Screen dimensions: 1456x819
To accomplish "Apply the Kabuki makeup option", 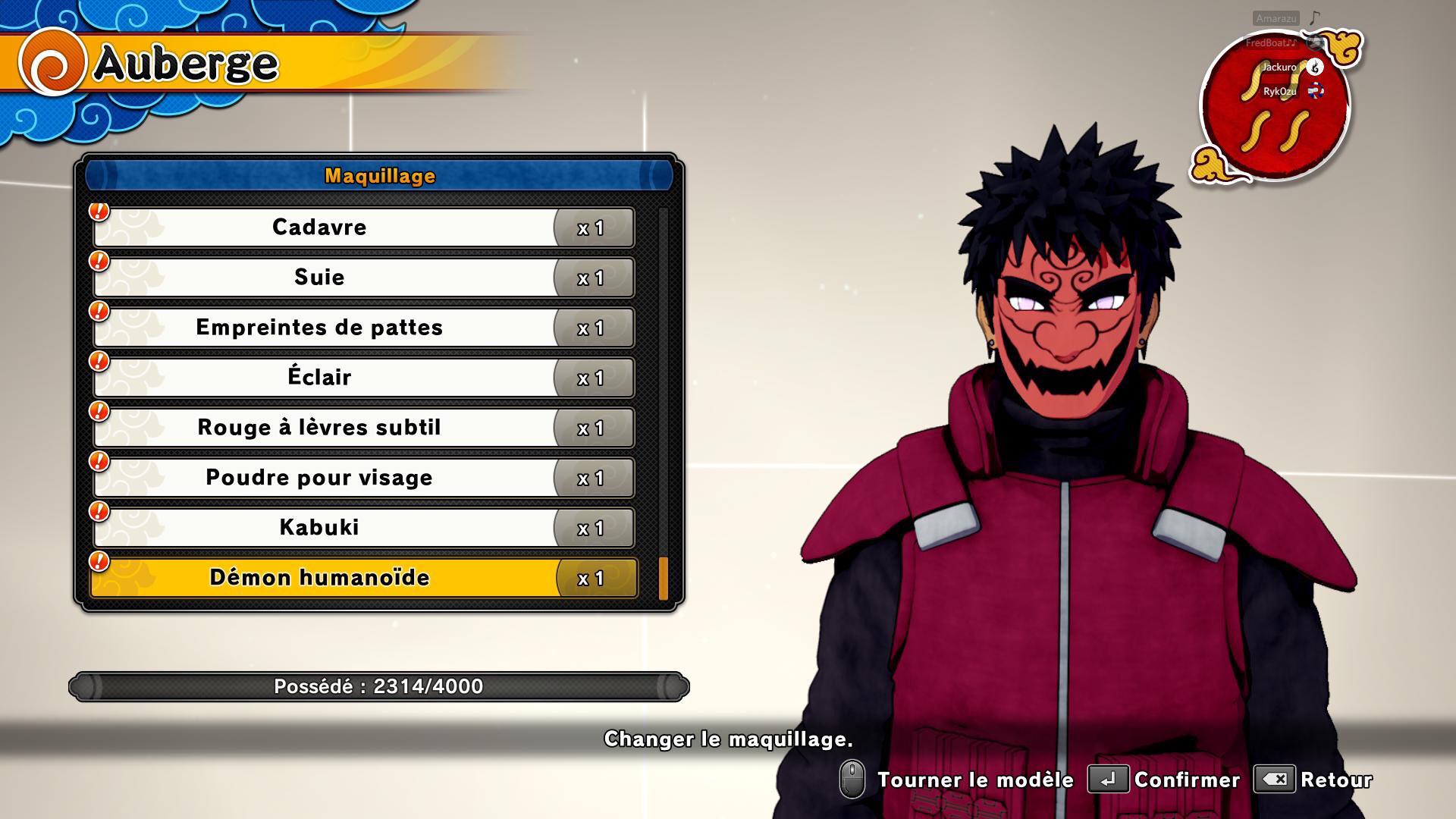I will [x=319, y=528].
